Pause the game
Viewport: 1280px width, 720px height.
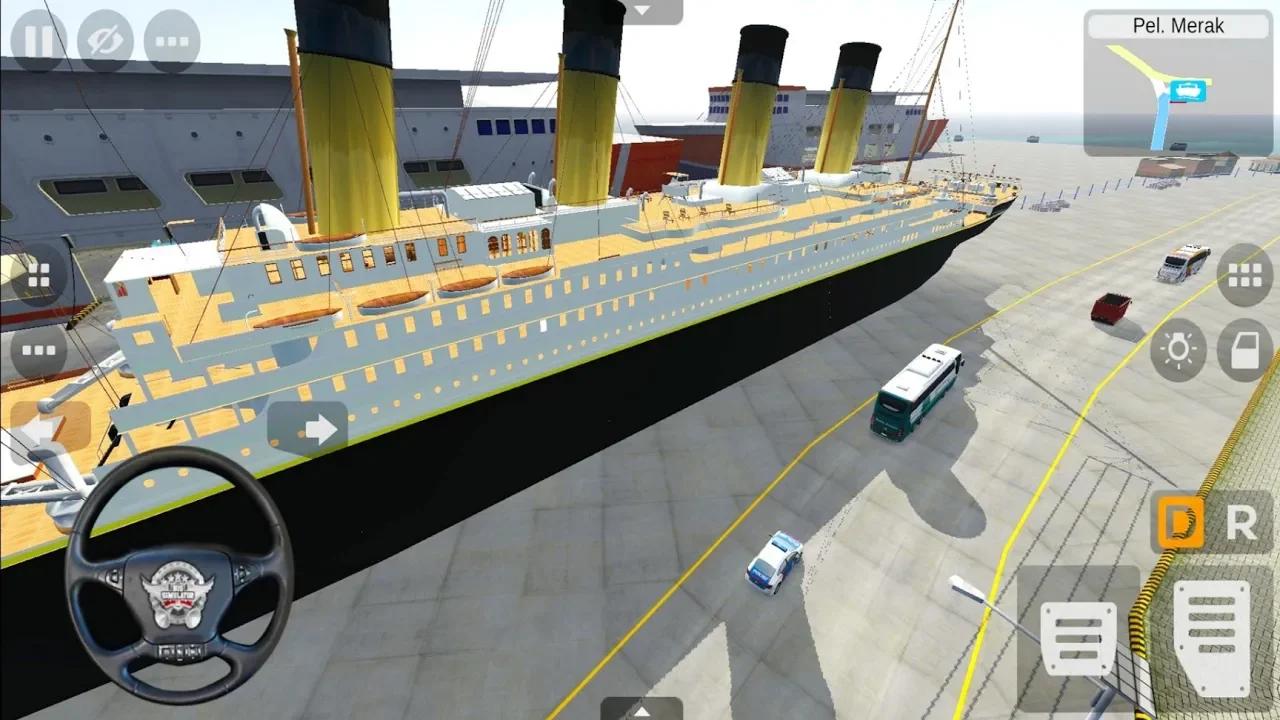click(x=37, y=40)
